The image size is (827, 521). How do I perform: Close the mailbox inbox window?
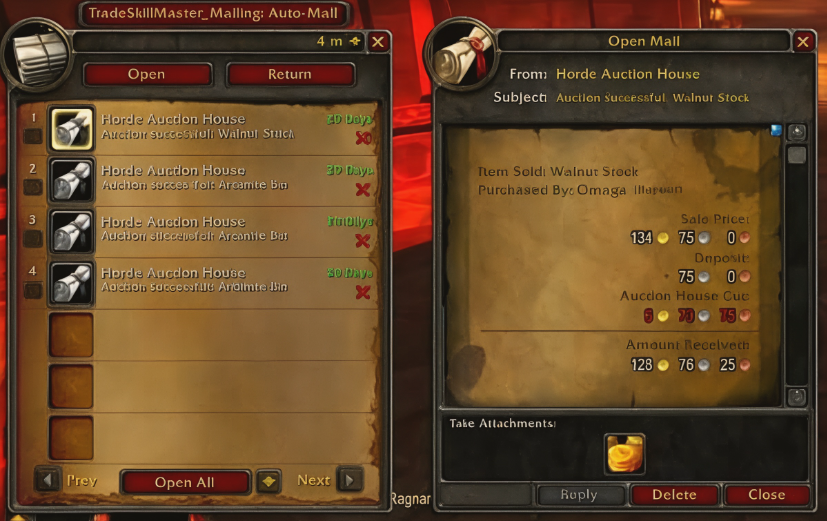point(378,42)
